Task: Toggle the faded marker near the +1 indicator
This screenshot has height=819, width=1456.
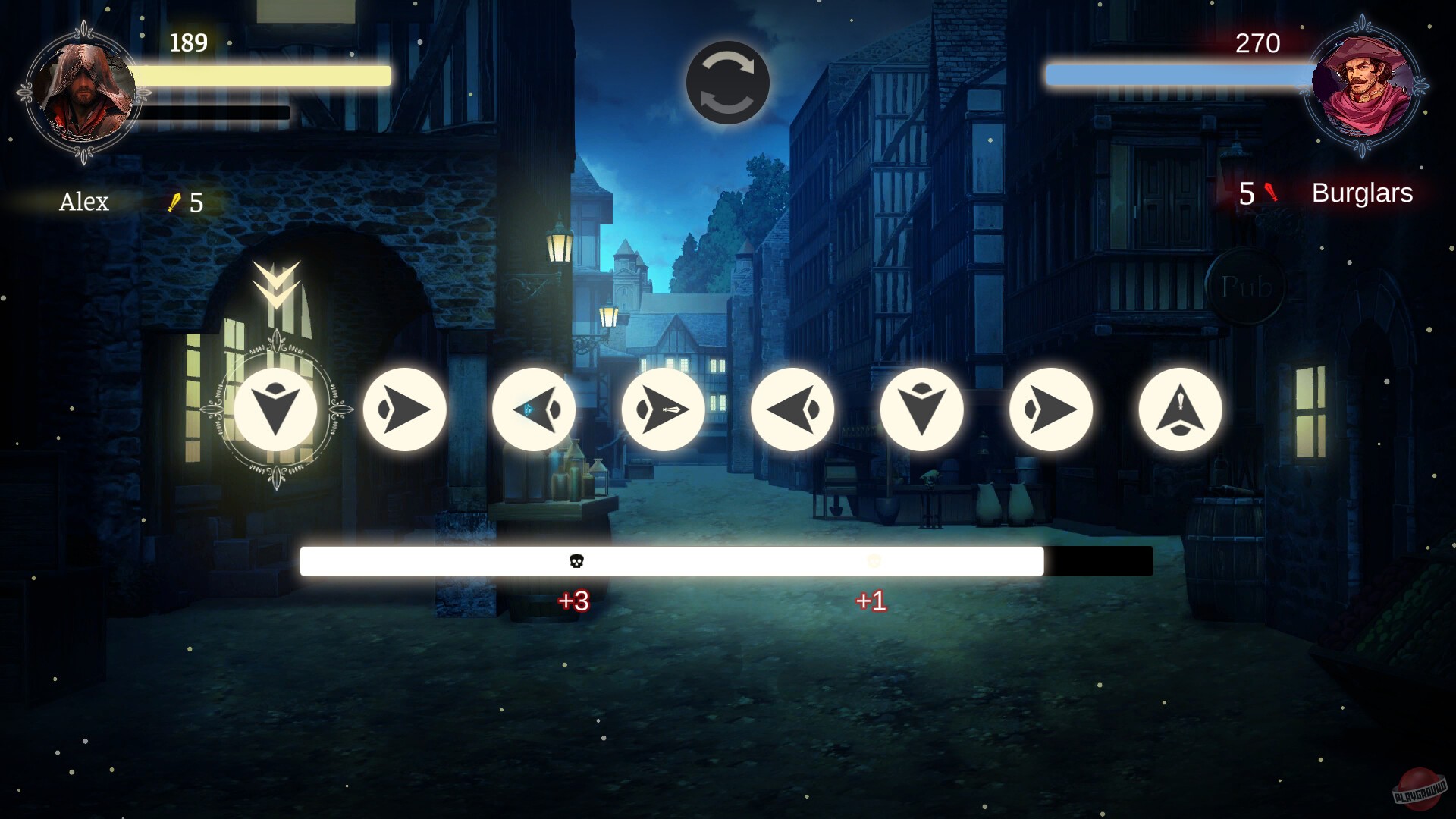Action: 872,560
